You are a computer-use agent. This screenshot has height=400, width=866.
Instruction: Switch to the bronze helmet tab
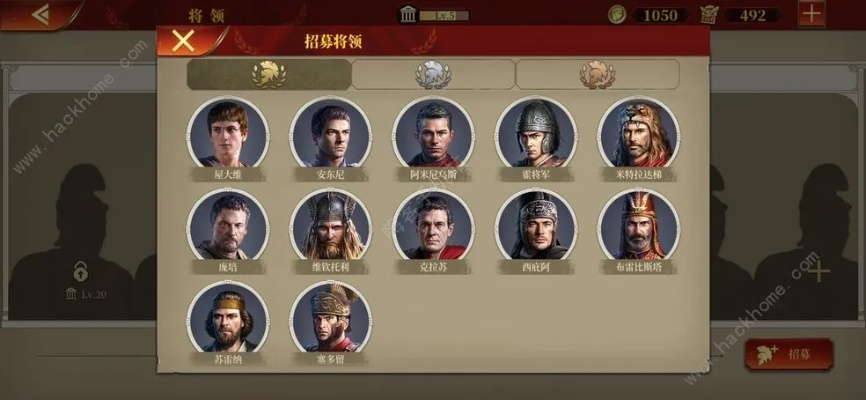[x=597, y=74]
